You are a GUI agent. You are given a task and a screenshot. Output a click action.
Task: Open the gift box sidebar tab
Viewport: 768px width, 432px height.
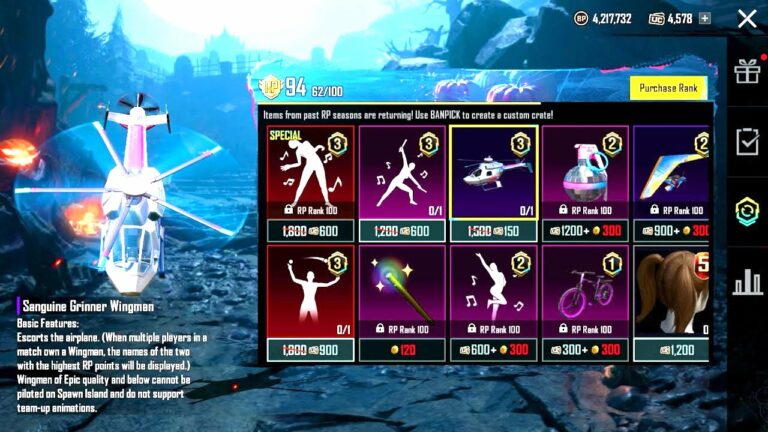pyautogui.click(x=747, y=71)
